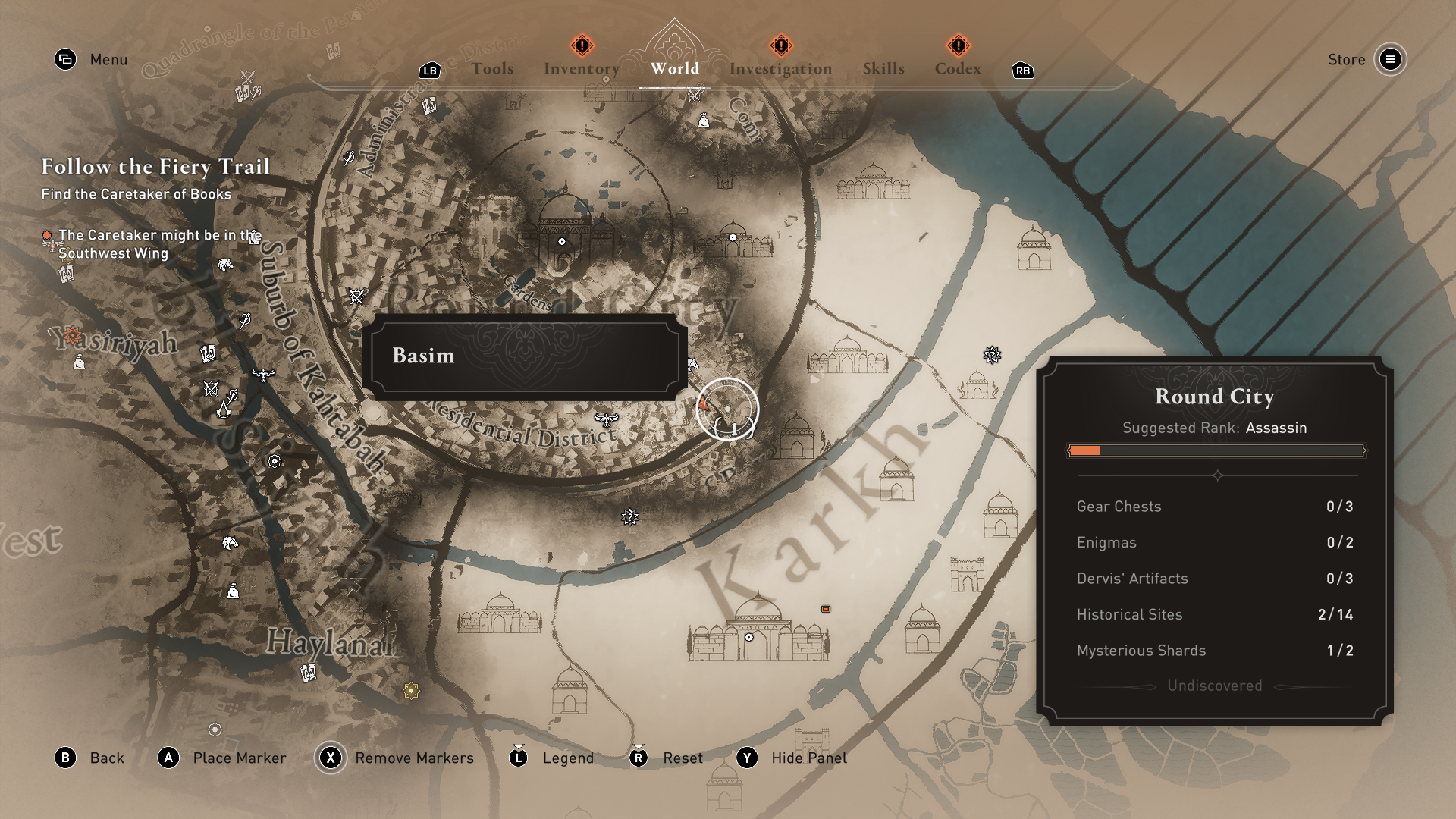This screenshot has height=819, width=1456.
Task: Select the Follow the Fiery Trail quest tracker
Action: [155, 167]
